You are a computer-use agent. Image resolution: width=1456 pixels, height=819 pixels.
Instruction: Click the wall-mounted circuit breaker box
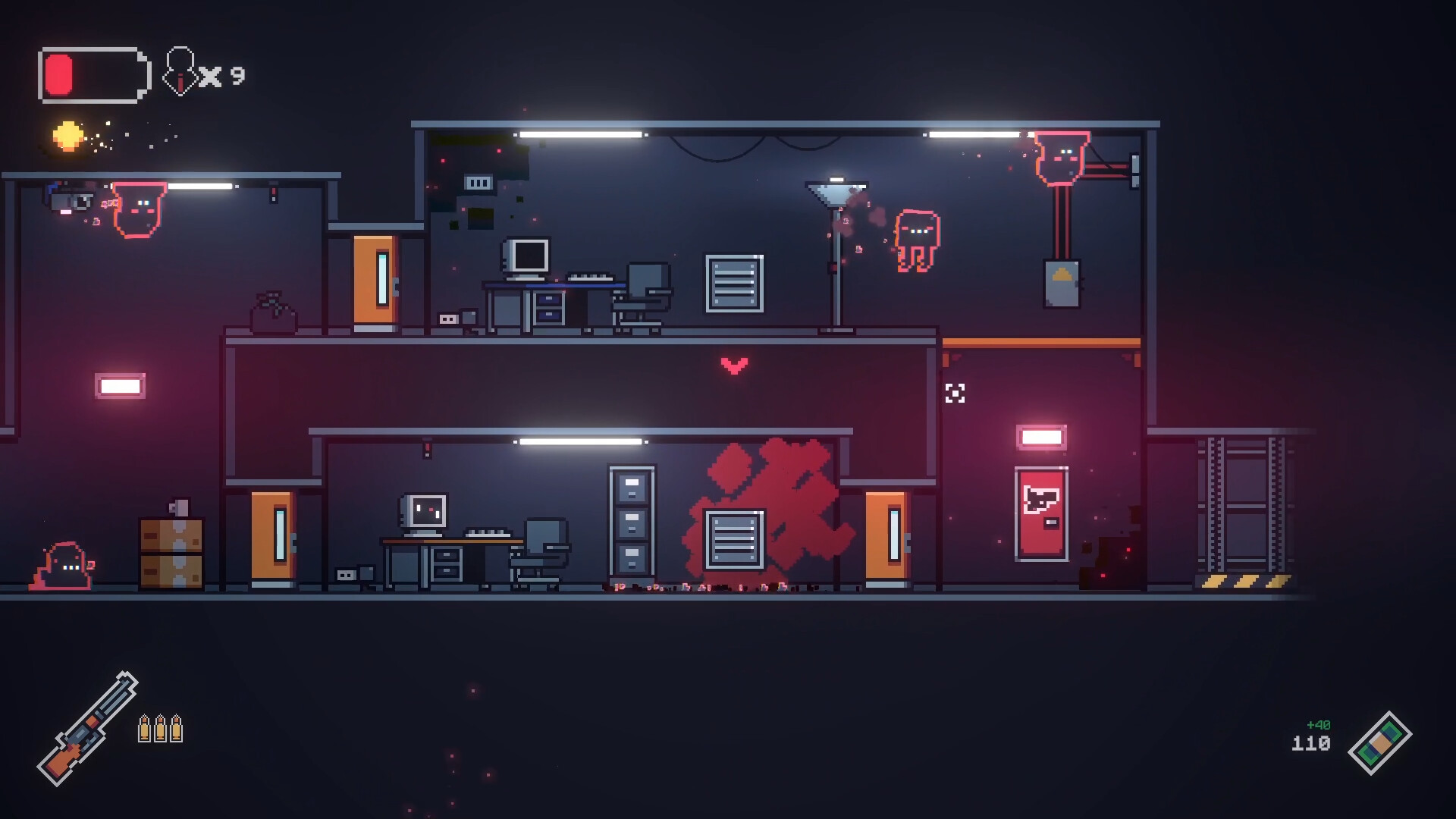(1062, 283)
